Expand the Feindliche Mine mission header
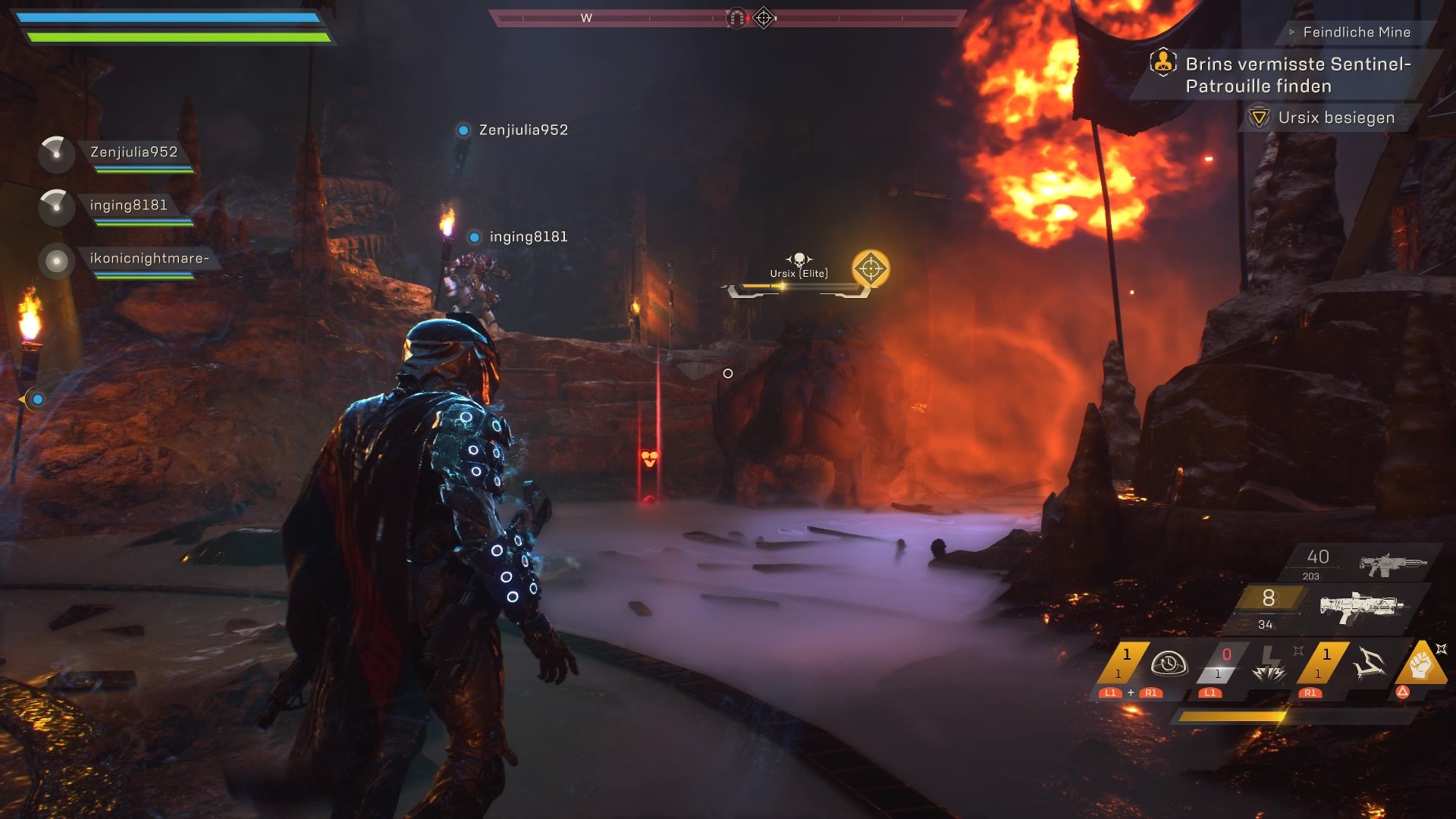The width and height of the screenshot is (1456, 819). click(1356, 32)
